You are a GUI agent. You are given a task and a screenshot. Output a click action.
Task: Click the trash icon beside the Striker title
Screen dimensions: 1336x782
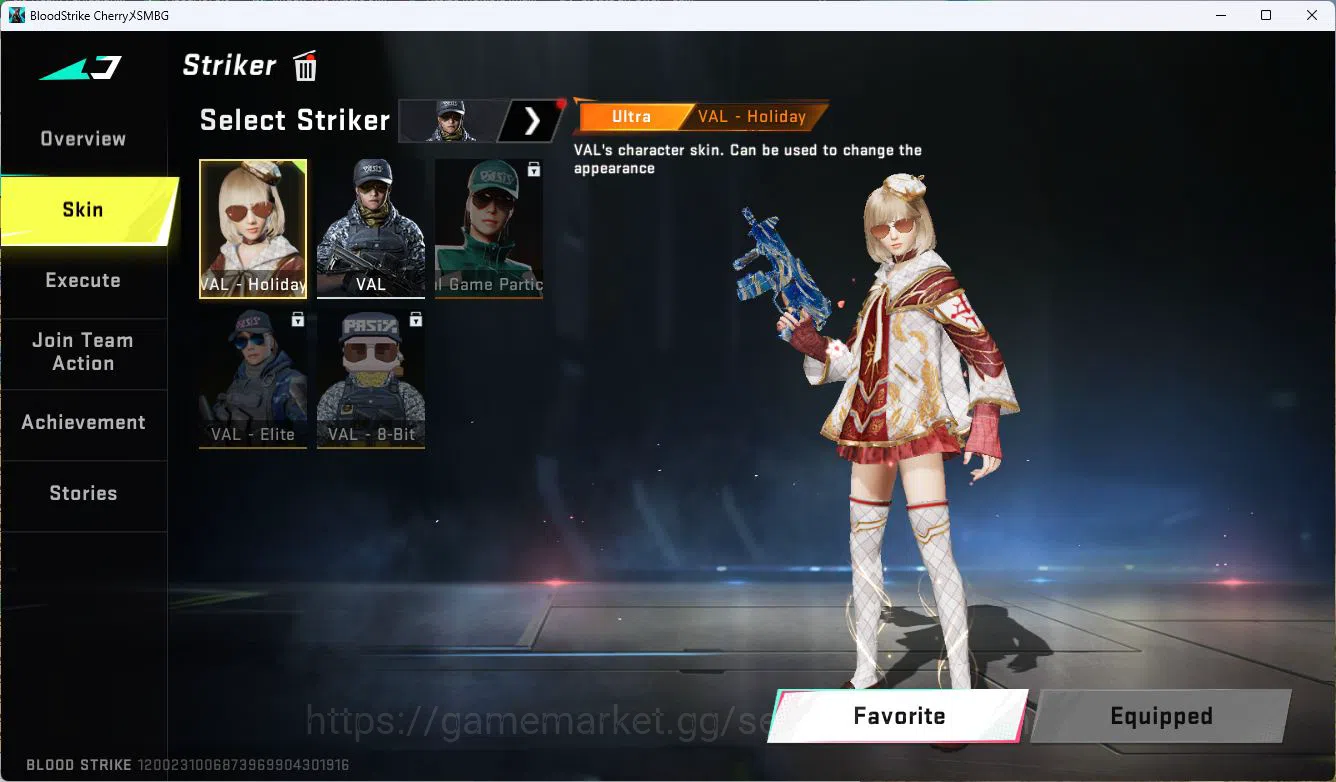click(x=303, y=65)
